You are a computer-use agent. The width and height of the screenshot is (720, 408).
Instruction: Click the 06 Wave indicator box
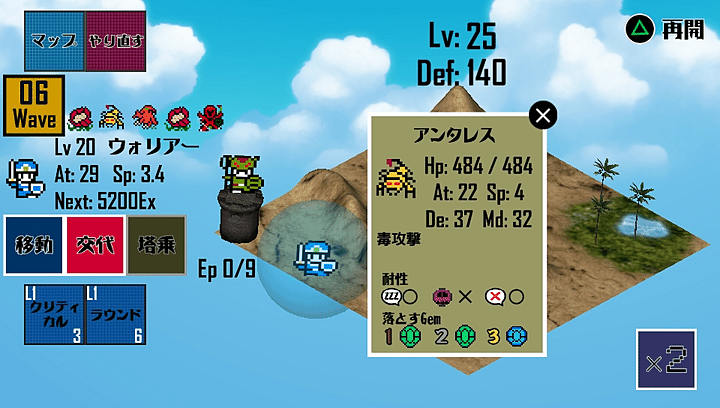34,105
